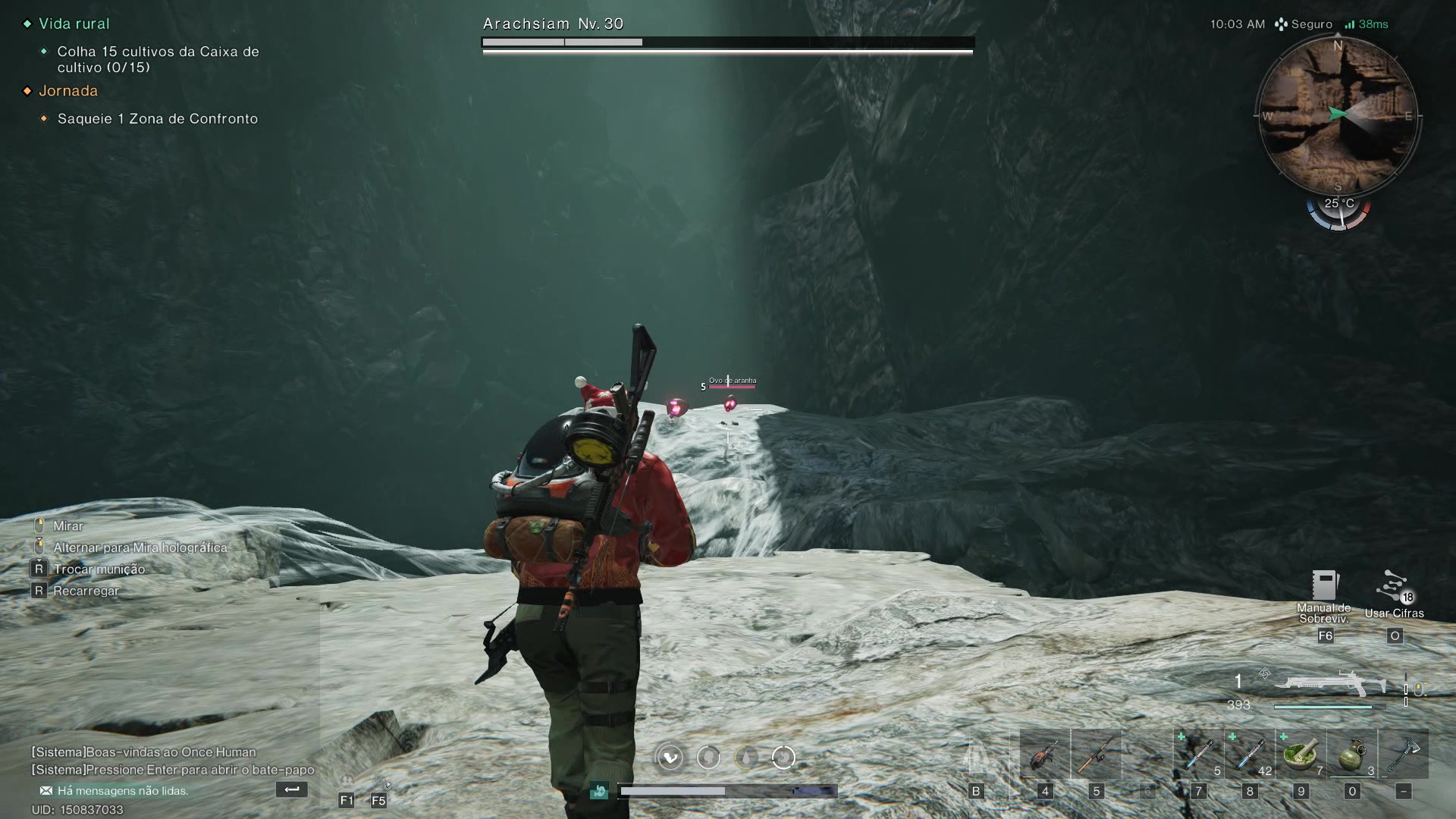Use the syringe stack of 42
The image size is (1456, 819).
1250,755
